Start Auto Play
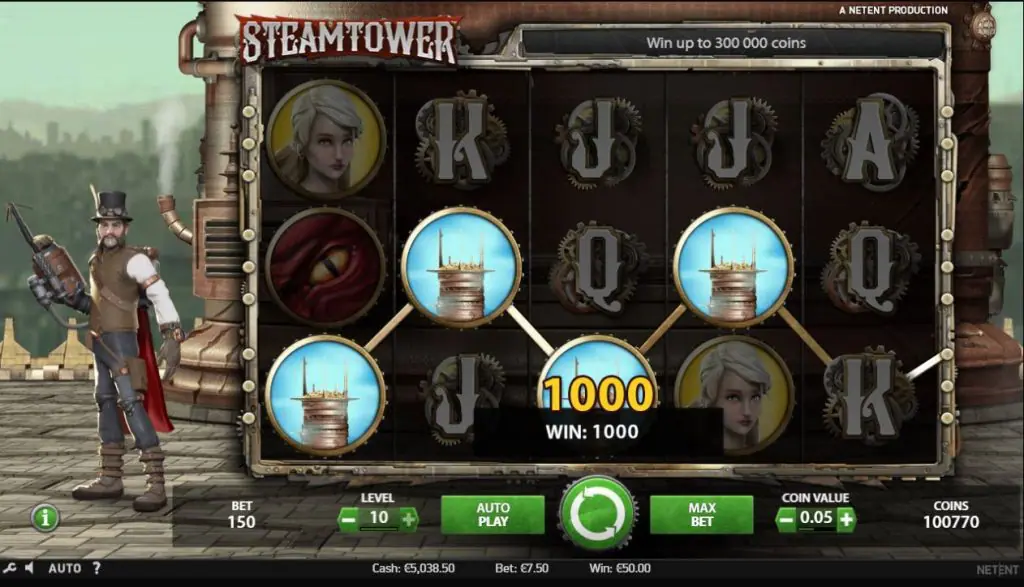Image resolution: width=1024 pixels, height=587 pixels. point(492,514)
